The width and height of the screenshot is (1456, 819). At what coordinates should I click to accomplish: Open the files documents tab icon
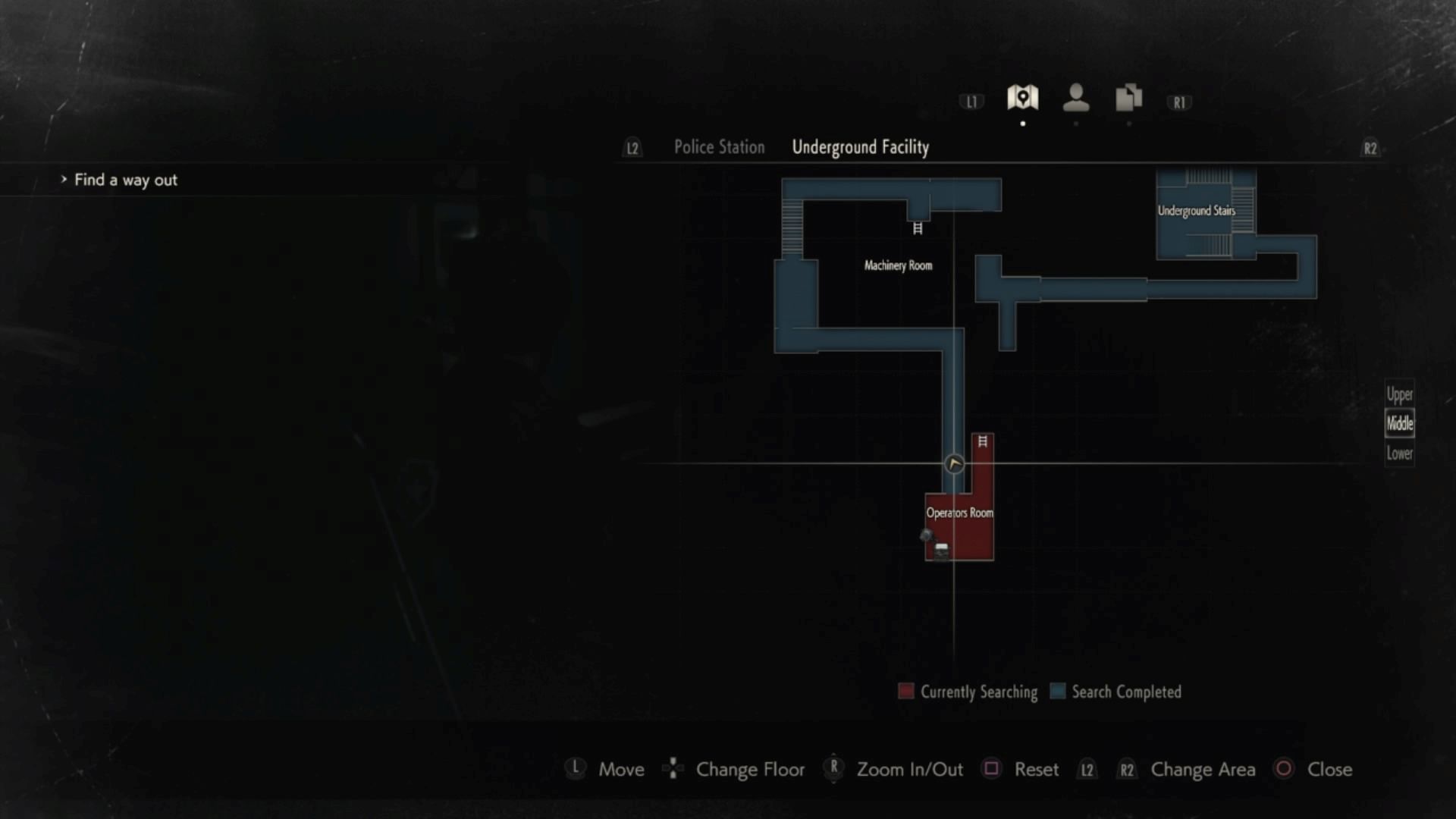tap(1128, 98)
